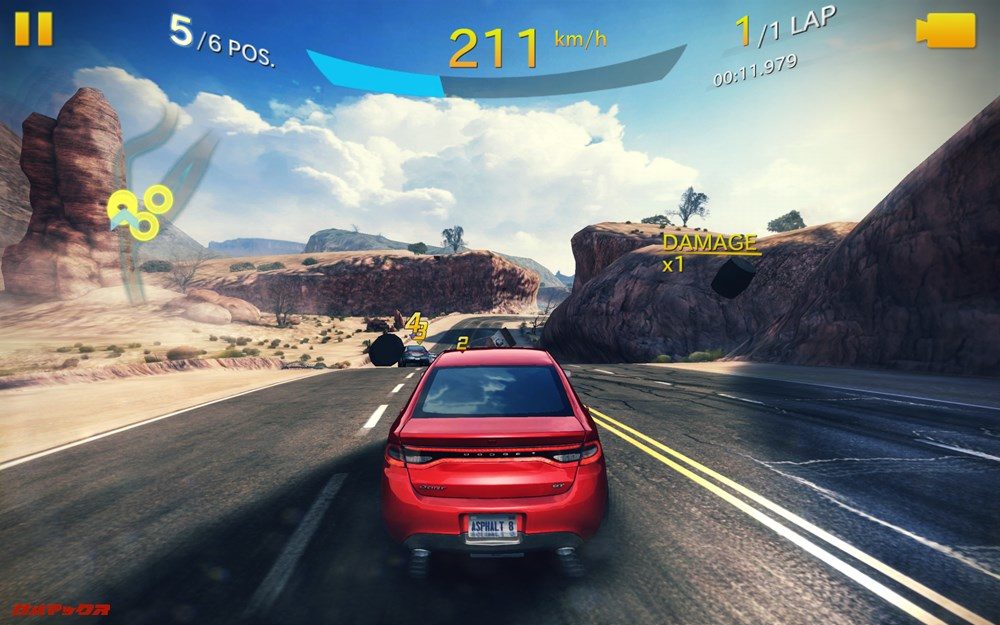The width and height of the screenshot is (1000, 625).
Task: Pause the race with the pause button
Action: pyautogui.click(x=33, y=28)
